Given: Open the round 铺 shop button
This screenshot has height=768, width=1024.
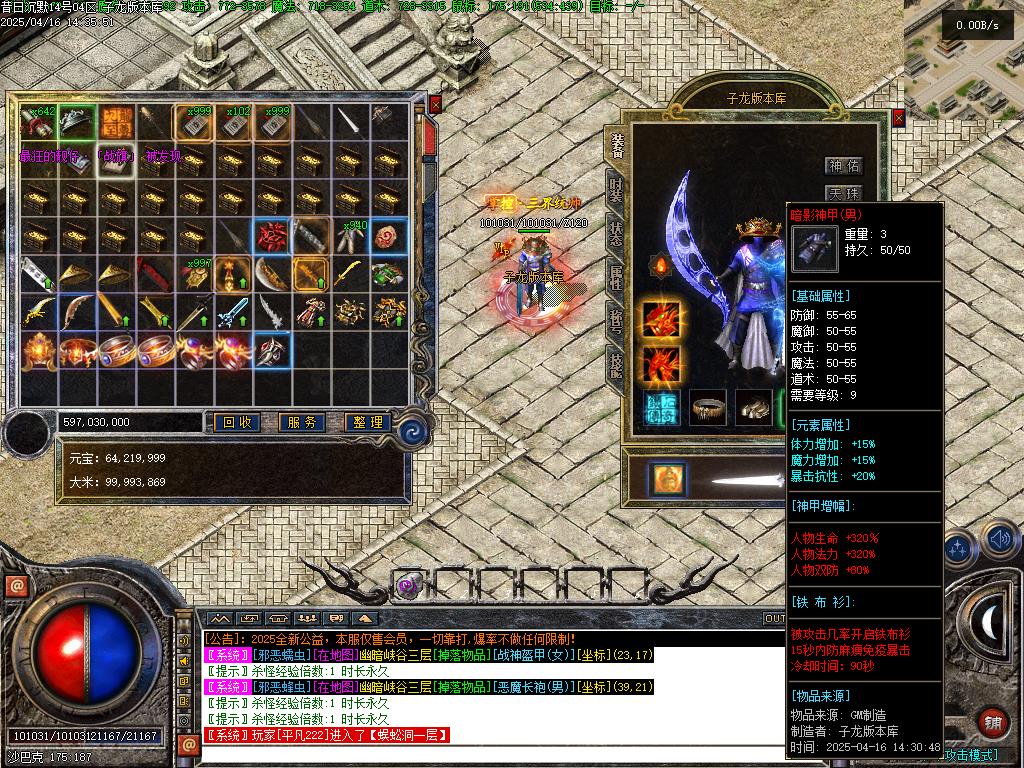Looking at the screenshot, I should (992, 721).
